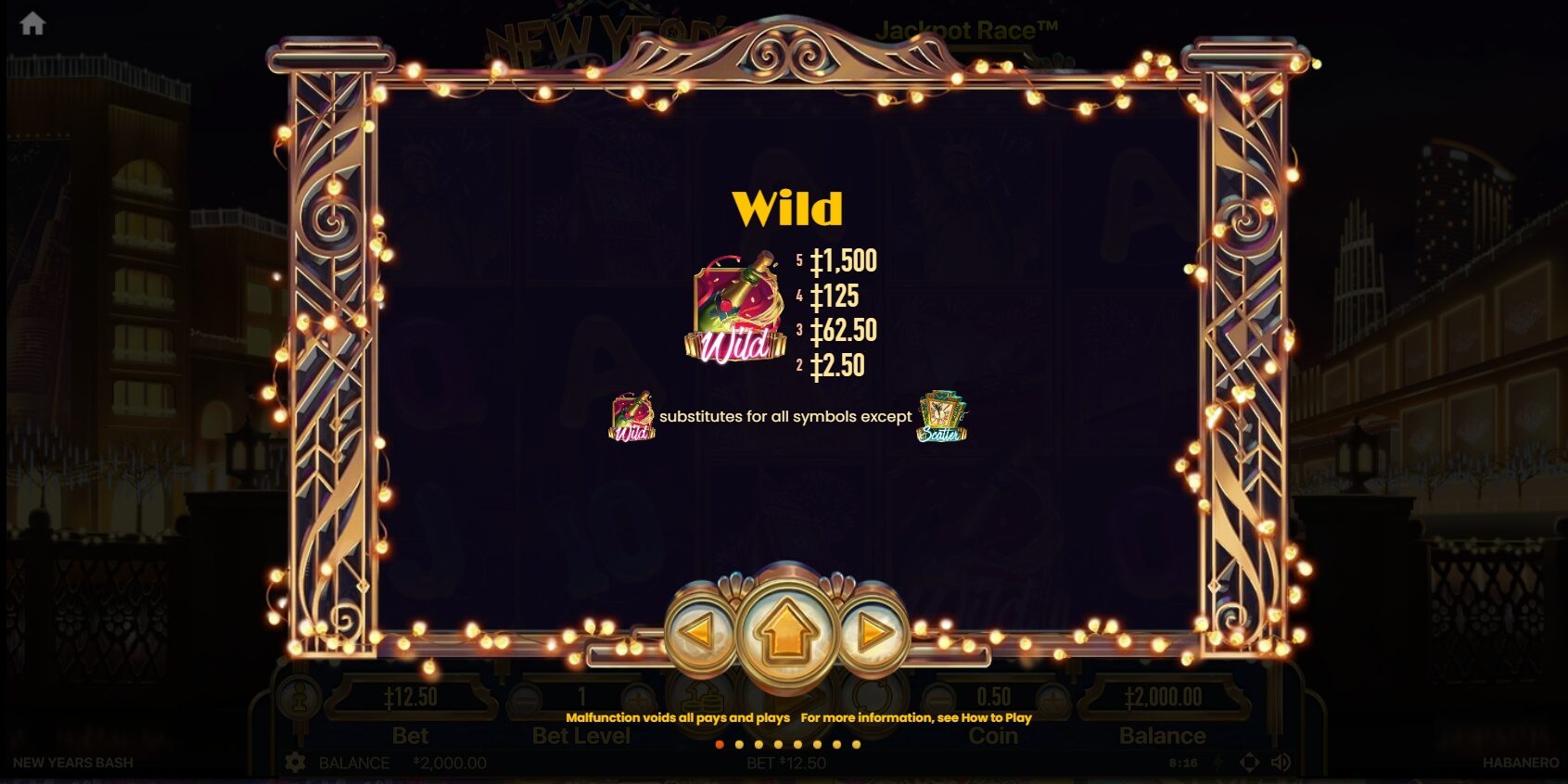Mute game sound via the speaker icon
The image size is (1568, 784).
click(x=1281, y=762)
